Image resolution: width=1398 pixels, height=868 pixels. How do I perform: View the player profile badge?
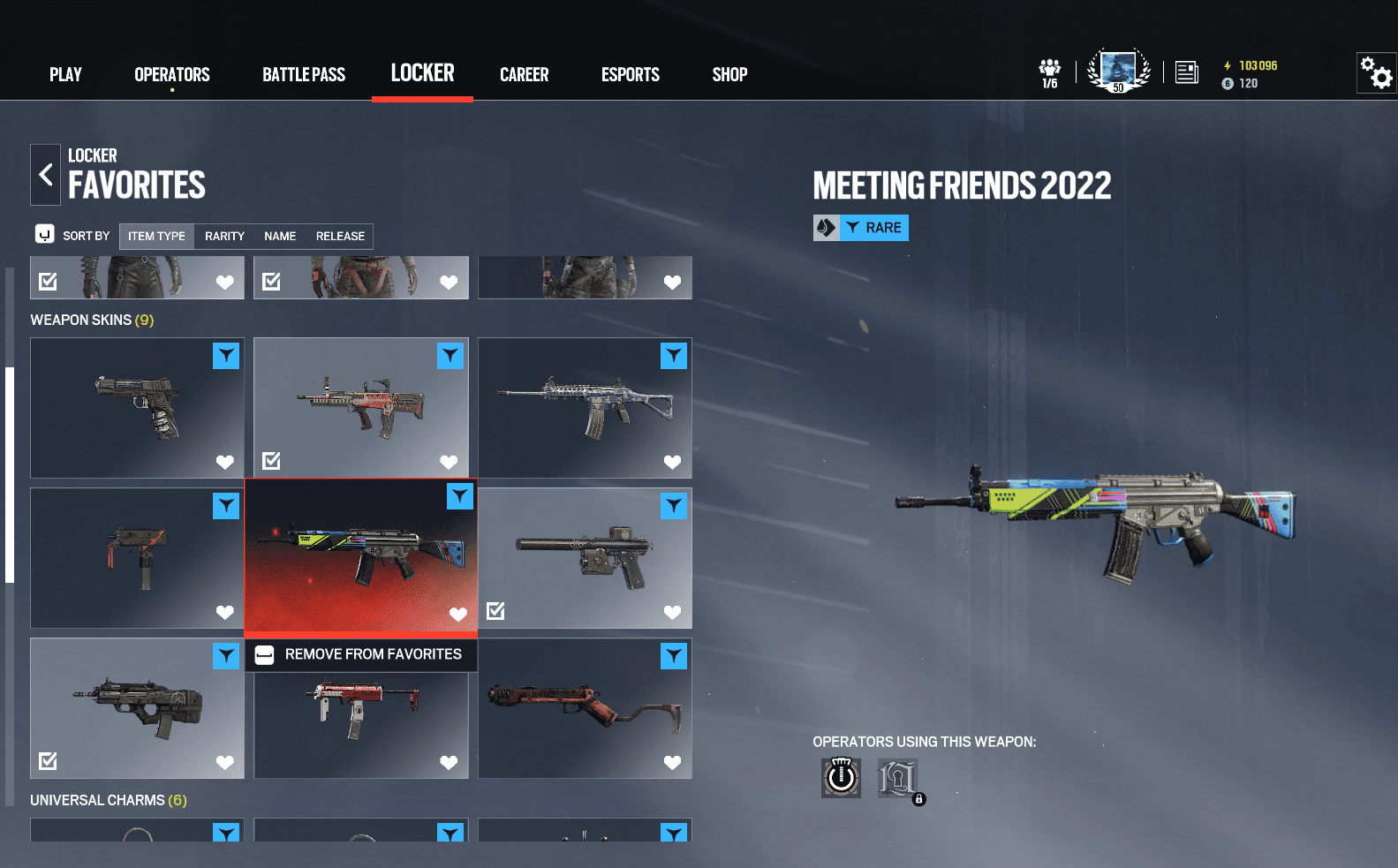[x=1118, y=71]
